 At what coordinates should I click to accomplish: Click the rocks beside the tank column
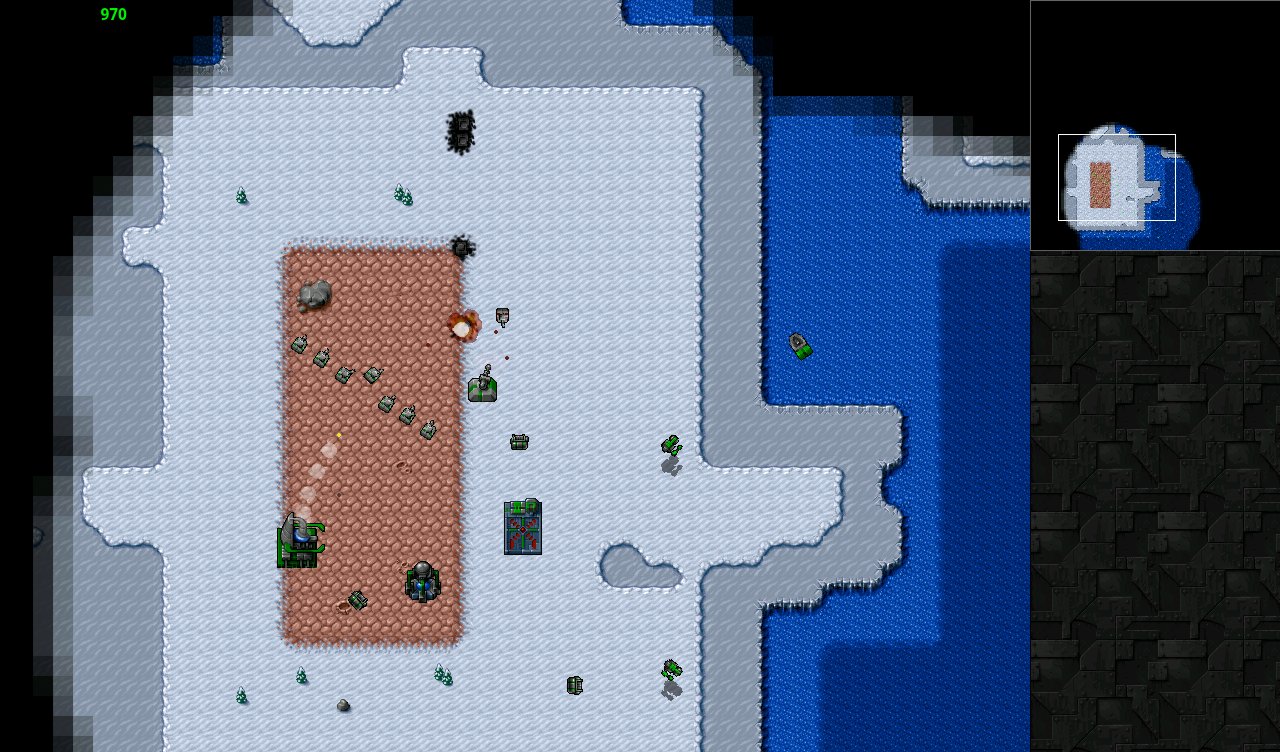[315, 295]
